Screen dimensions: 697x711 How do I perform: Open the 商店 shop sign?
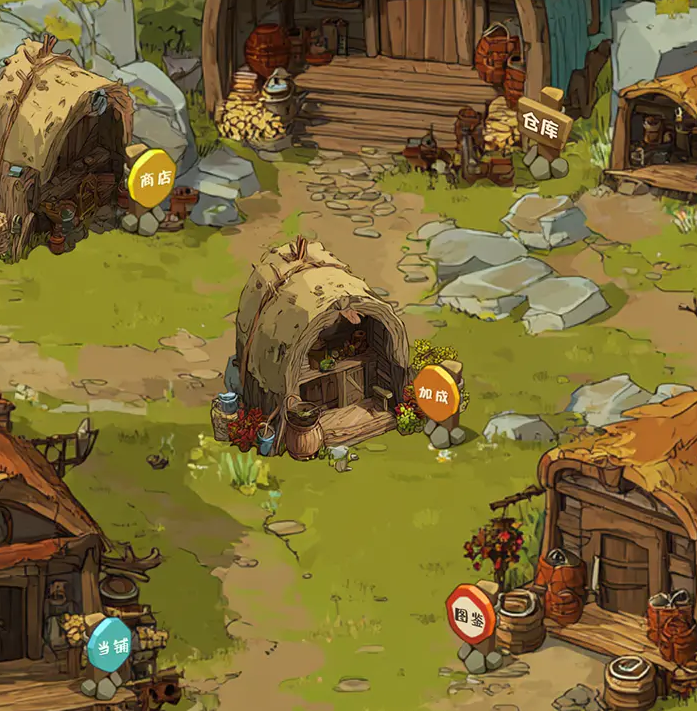(x=151, y=179)
